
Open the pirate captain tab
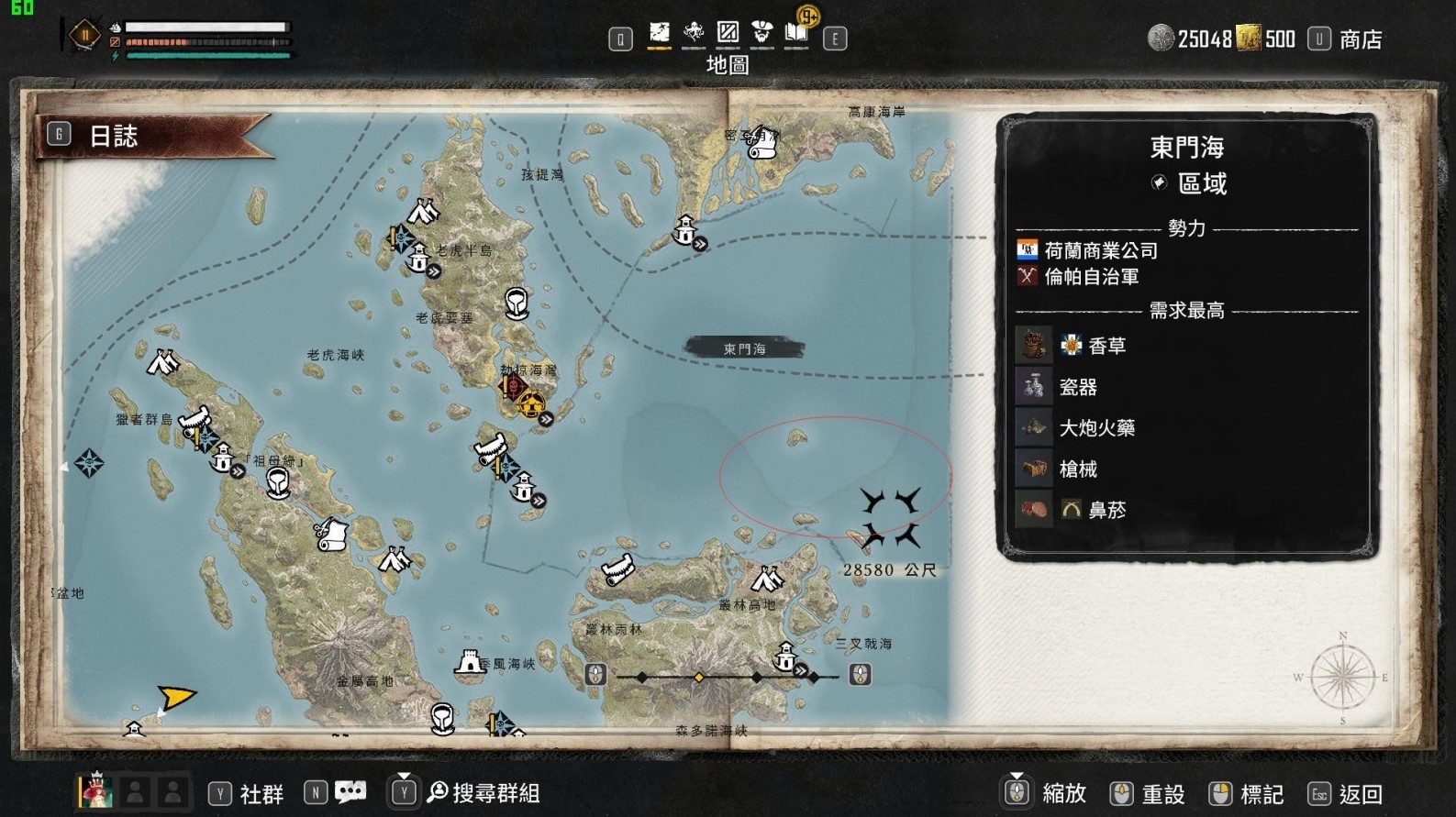(x=761, y=34)
